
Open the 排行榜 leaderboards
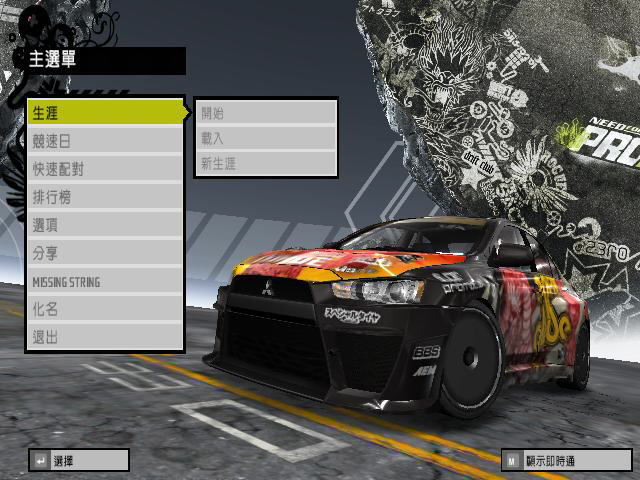point(105,197)
